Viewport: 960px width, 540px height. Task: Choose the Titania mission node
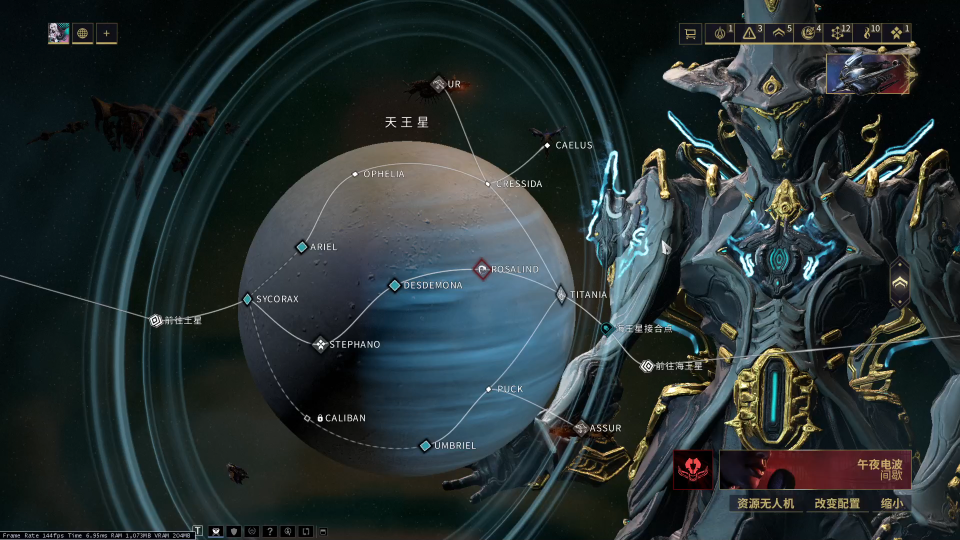coord(561,295)
